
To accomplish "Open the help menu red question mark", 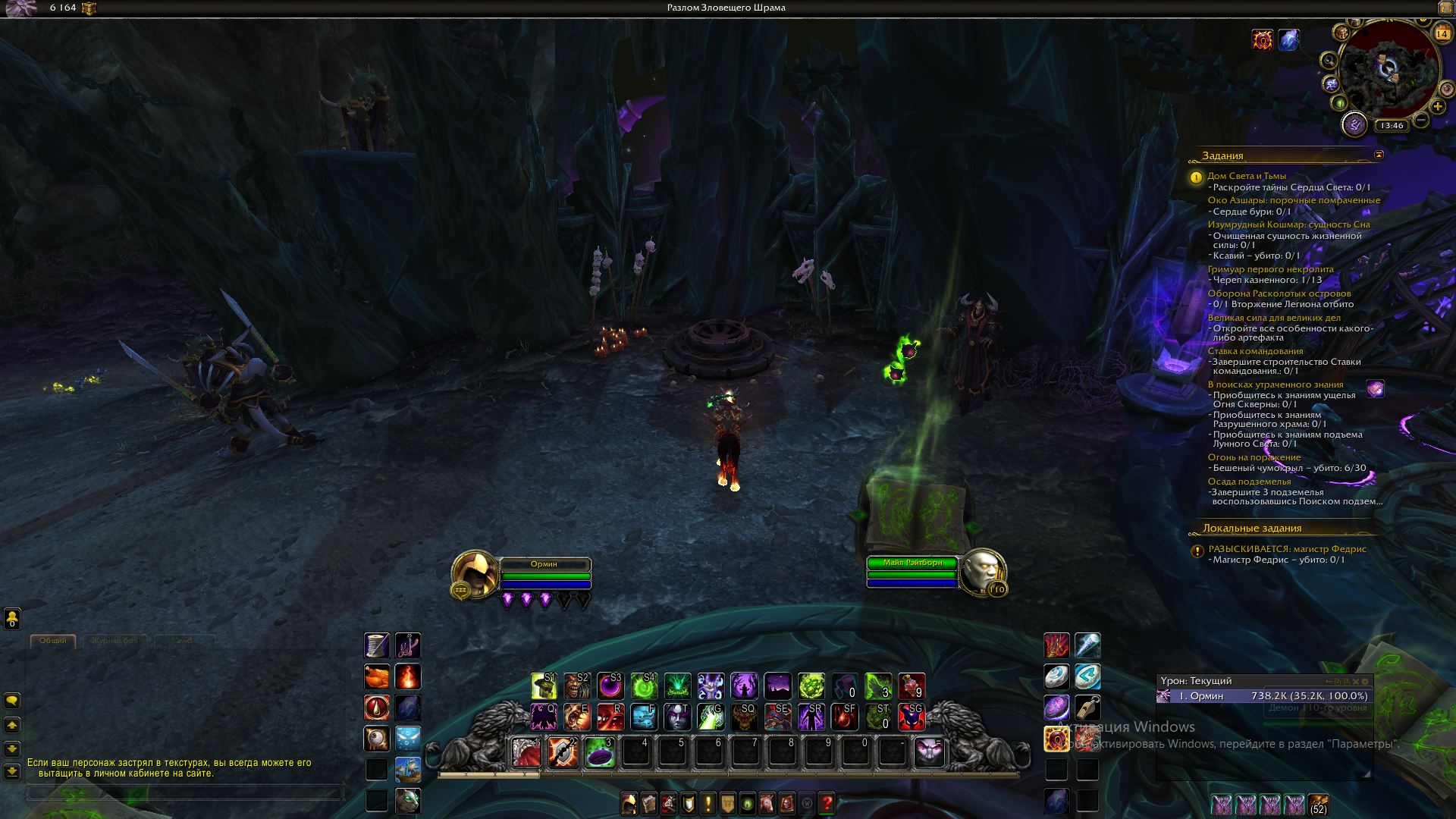I will tap(827, 802).
